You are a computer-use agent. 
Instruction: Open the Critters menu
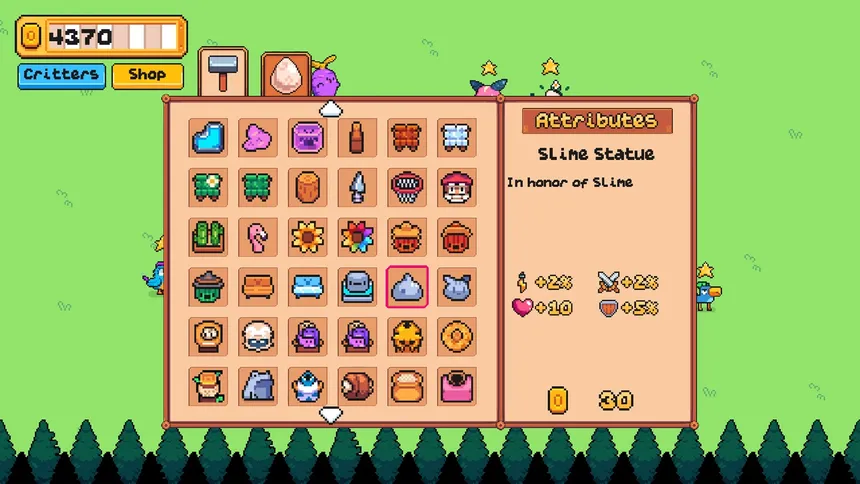point(61,75)
